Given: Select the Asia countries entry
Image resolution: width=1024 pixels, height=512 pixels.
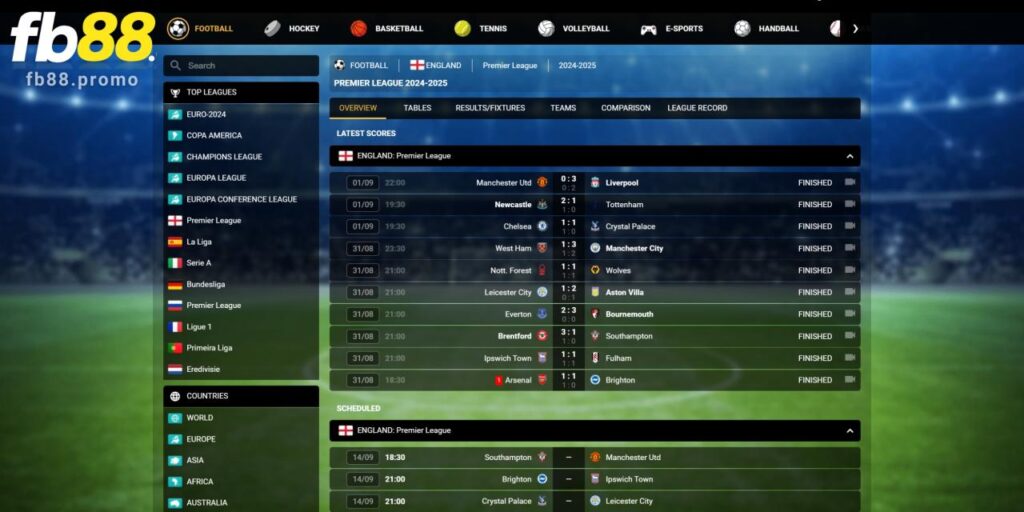Looking at the screenshot, I should click(195, 460).
